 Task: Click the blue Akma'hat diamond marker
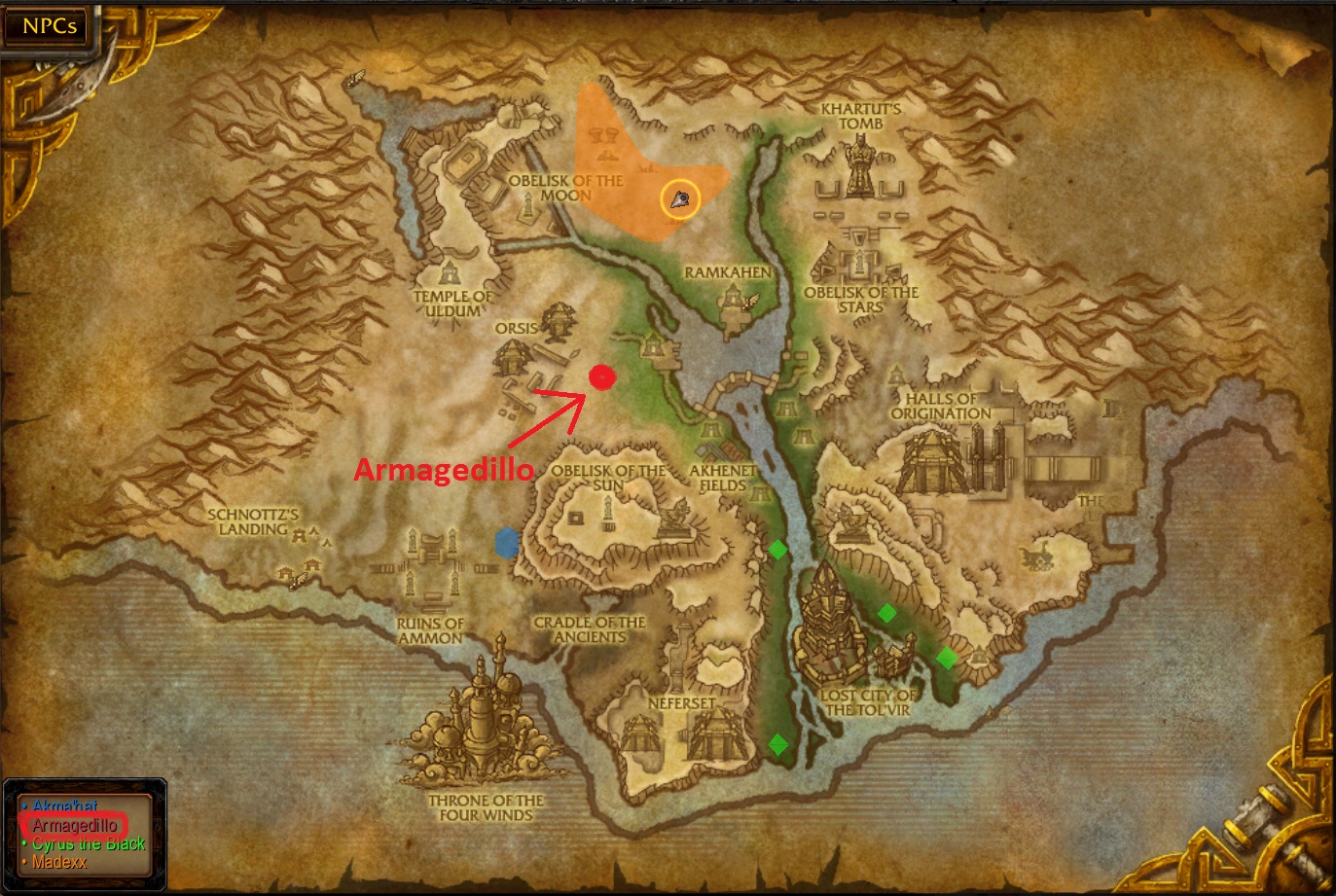[506, 545]
